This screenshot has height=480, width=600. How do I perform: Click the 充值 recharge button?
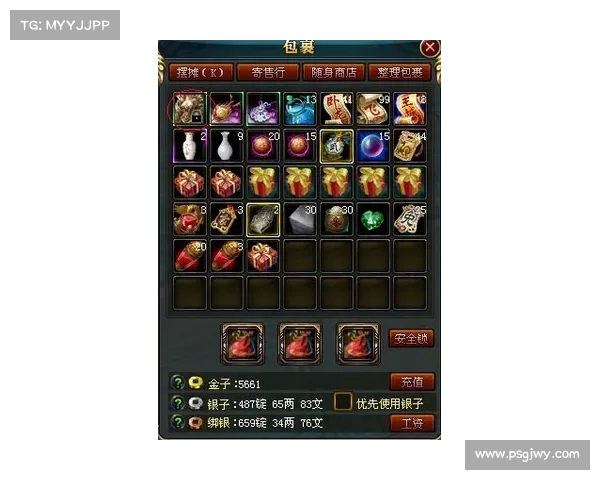coord(411,382)
